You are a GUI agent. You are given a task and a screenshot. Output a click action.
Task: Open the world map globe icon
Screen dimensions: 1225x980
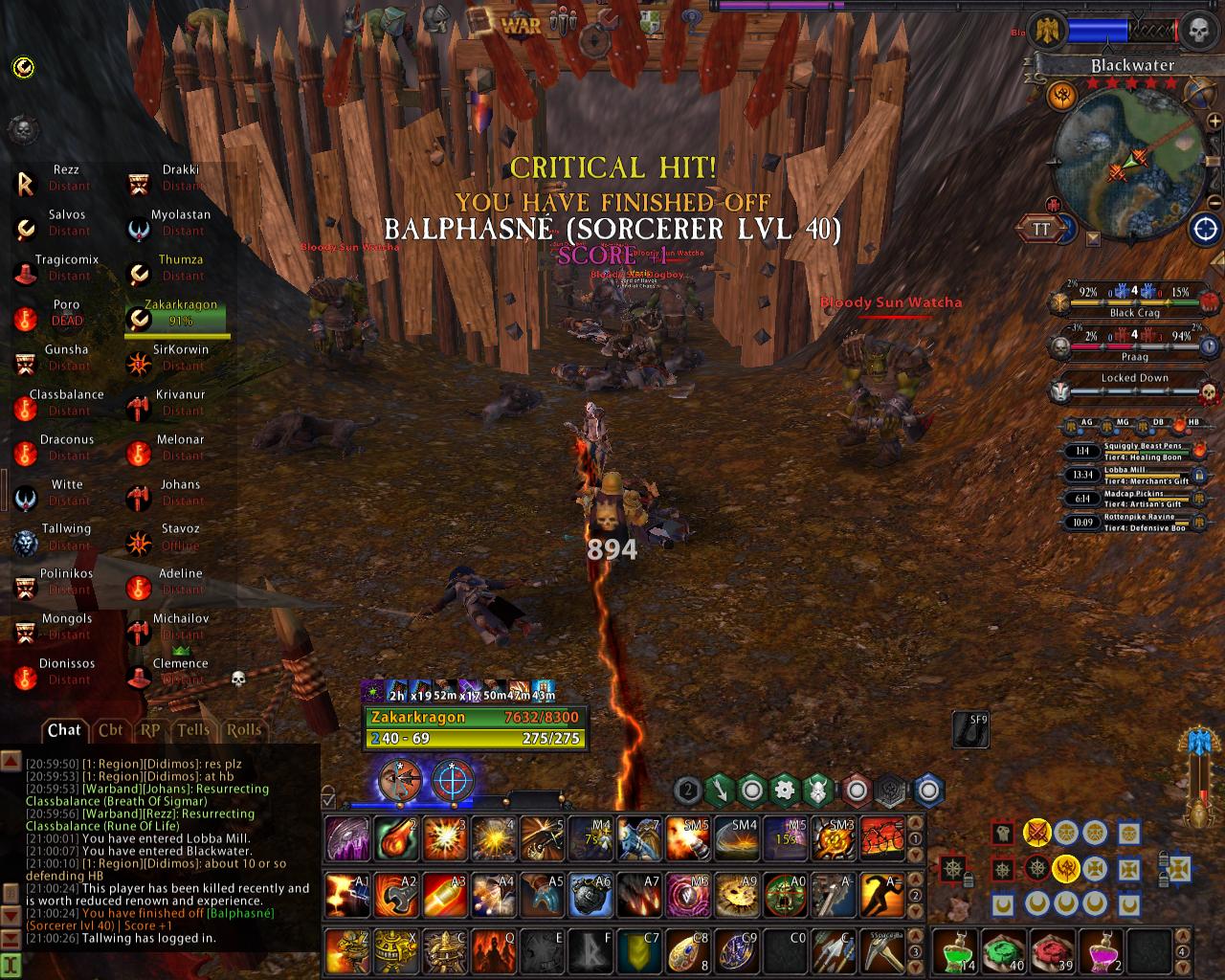1197,93
